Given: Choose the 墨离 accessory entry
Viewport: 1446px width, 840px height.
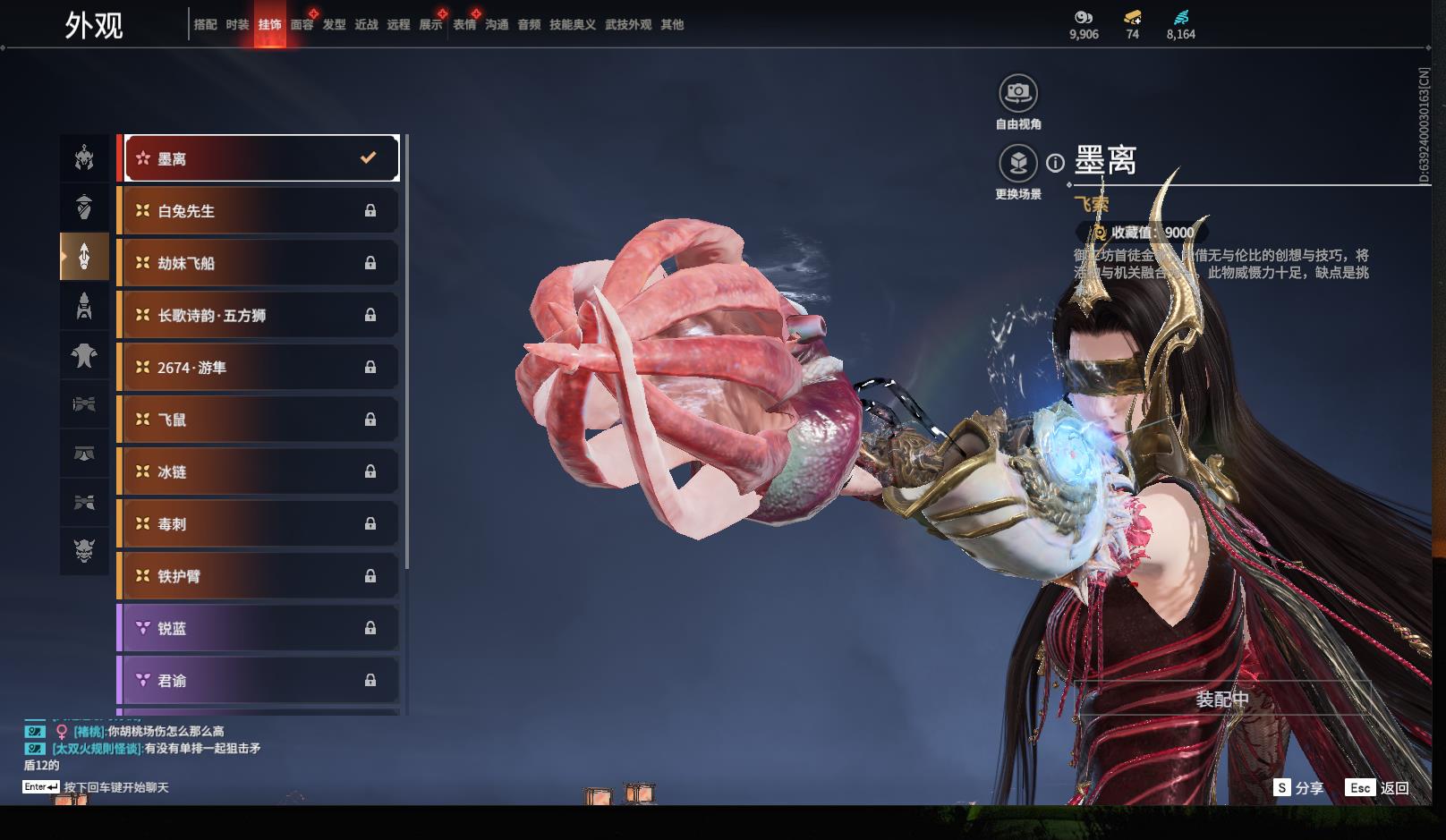Looking at the screenshot, I should 260,158.
